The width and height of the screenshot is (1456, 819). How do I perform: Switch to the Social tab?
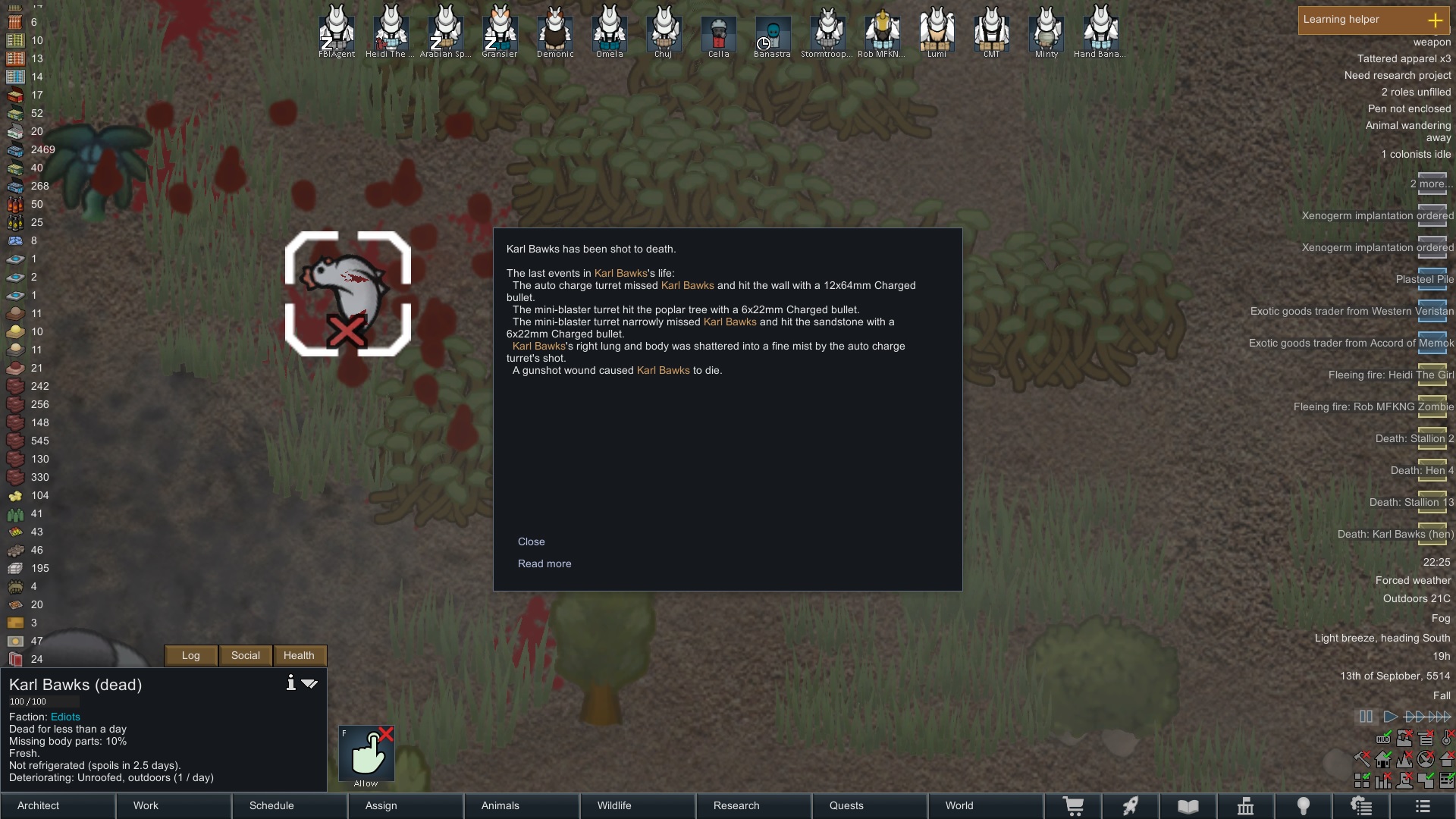pyautogui.click(x=244, y=655)
